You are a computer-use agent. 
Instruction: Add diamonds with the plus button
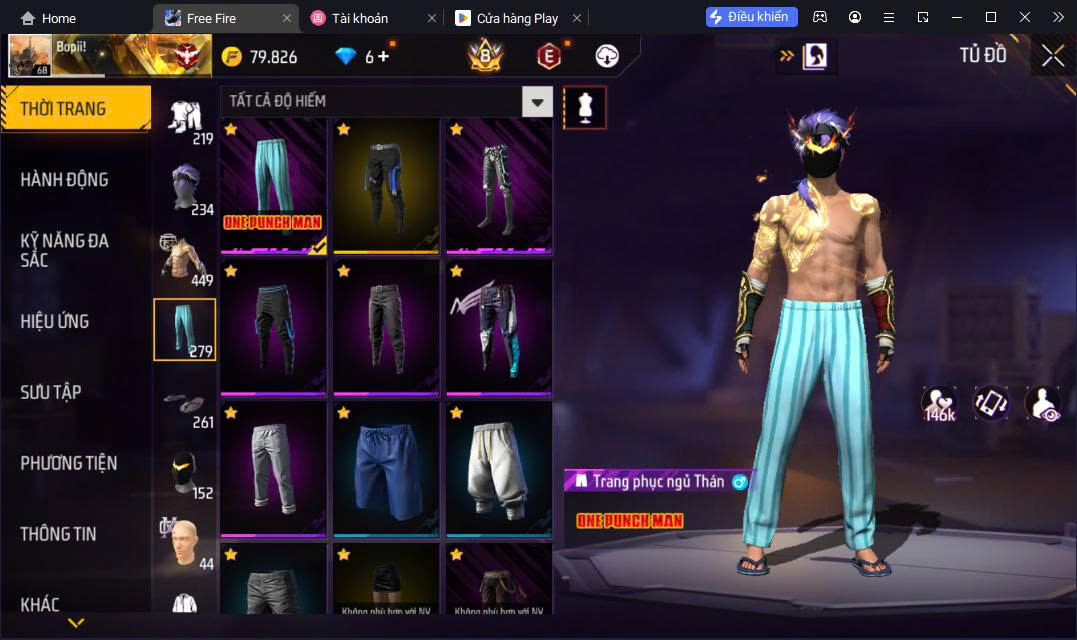[383, 57]
